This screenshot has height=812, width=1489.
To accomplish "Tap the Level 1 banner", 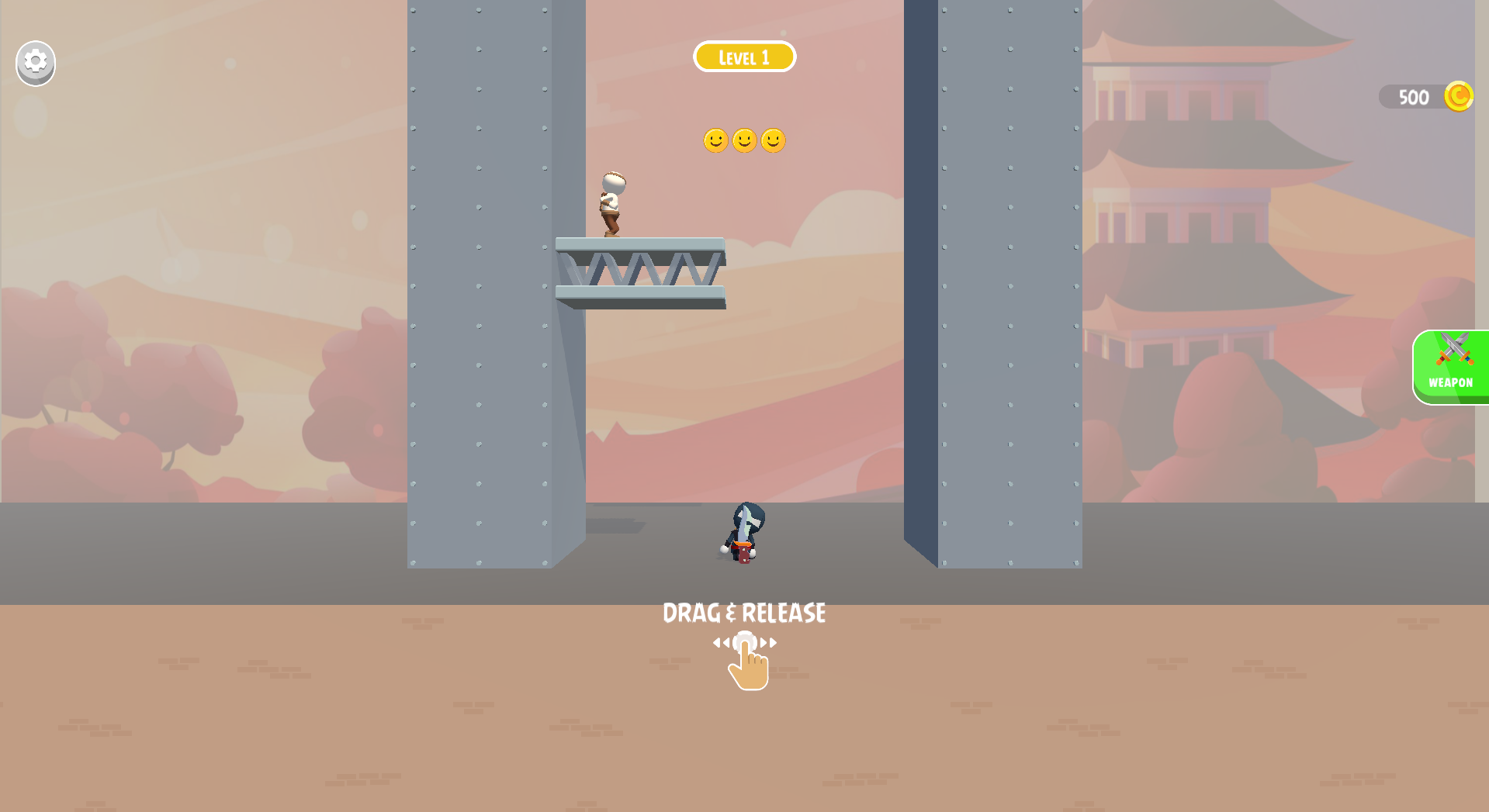I will 744,56.
